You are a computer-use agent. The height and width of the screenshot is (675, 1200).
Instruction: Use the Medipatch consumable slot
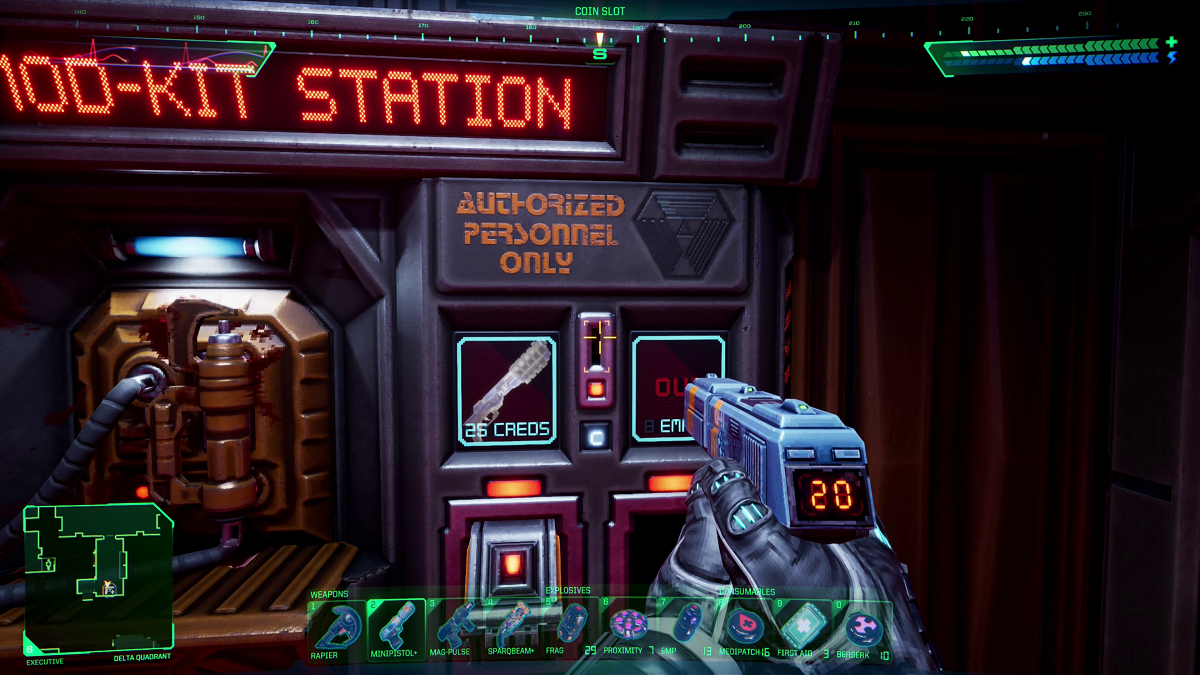[745, 625]
